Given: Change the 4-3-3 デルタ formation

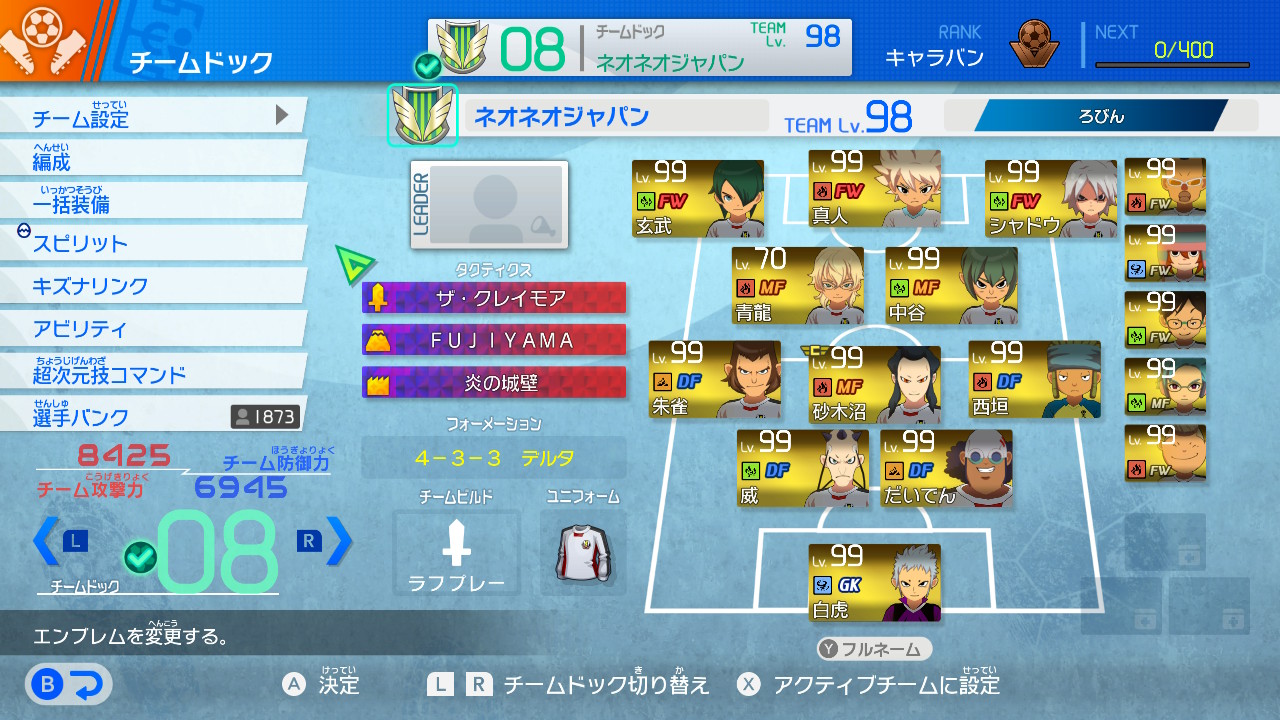Looking at the screenshot, I should [494, 458].
